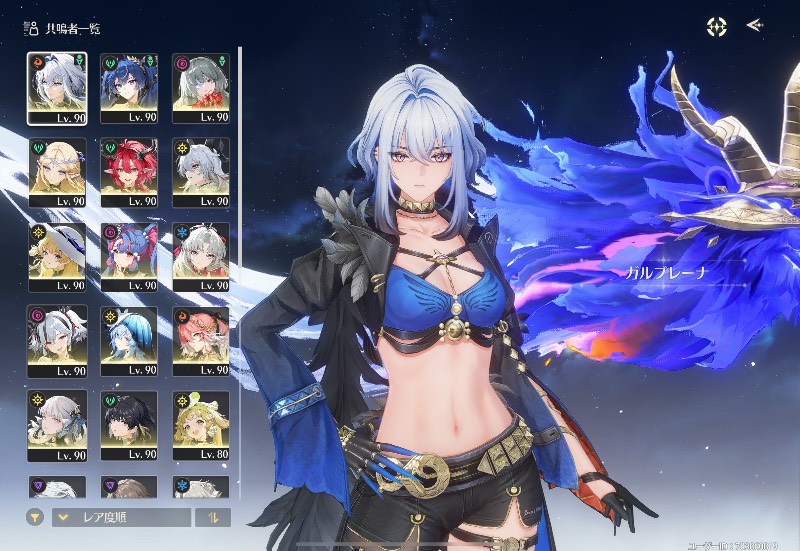800x551 pixels.
Task: Select the blonde resonator wearing white hat
Action: point(57,256)
